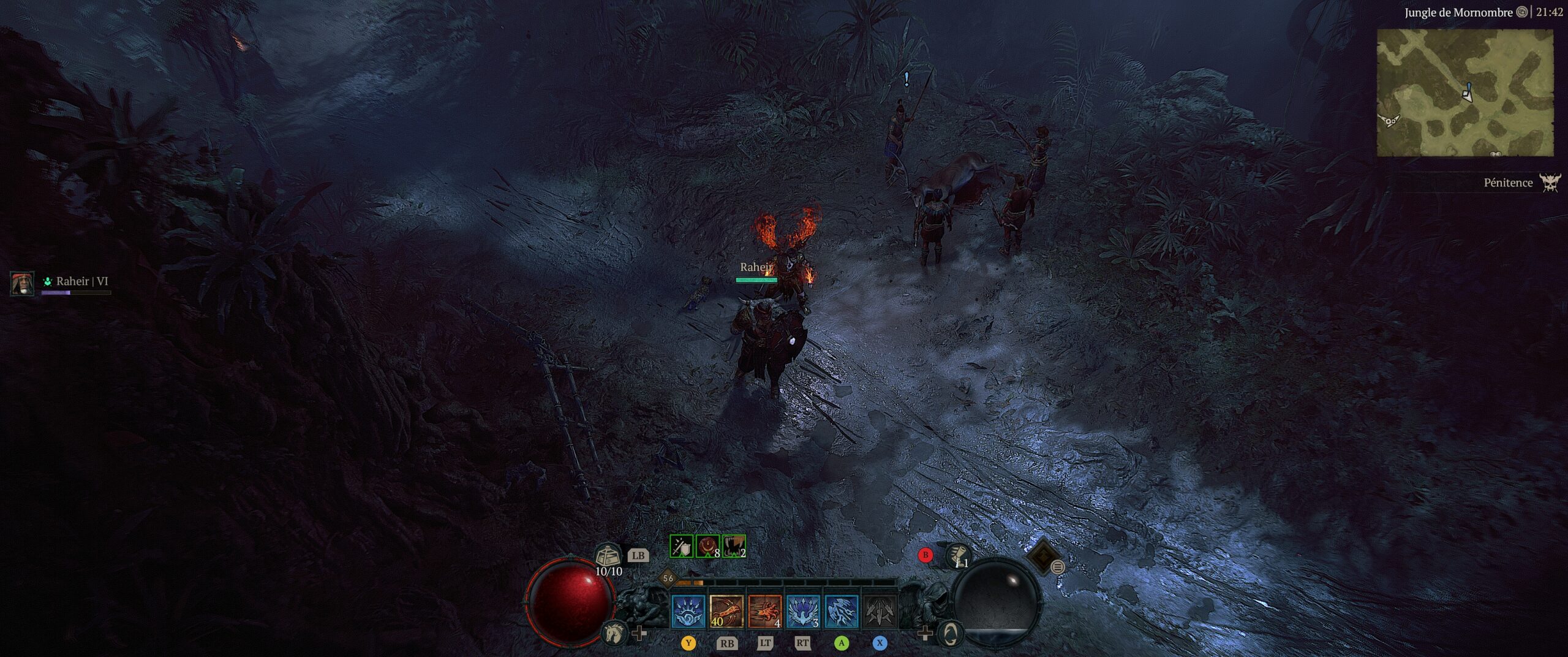
Task: Use the swirl icon beside the resource orb
Action: (x=950, y=632)
